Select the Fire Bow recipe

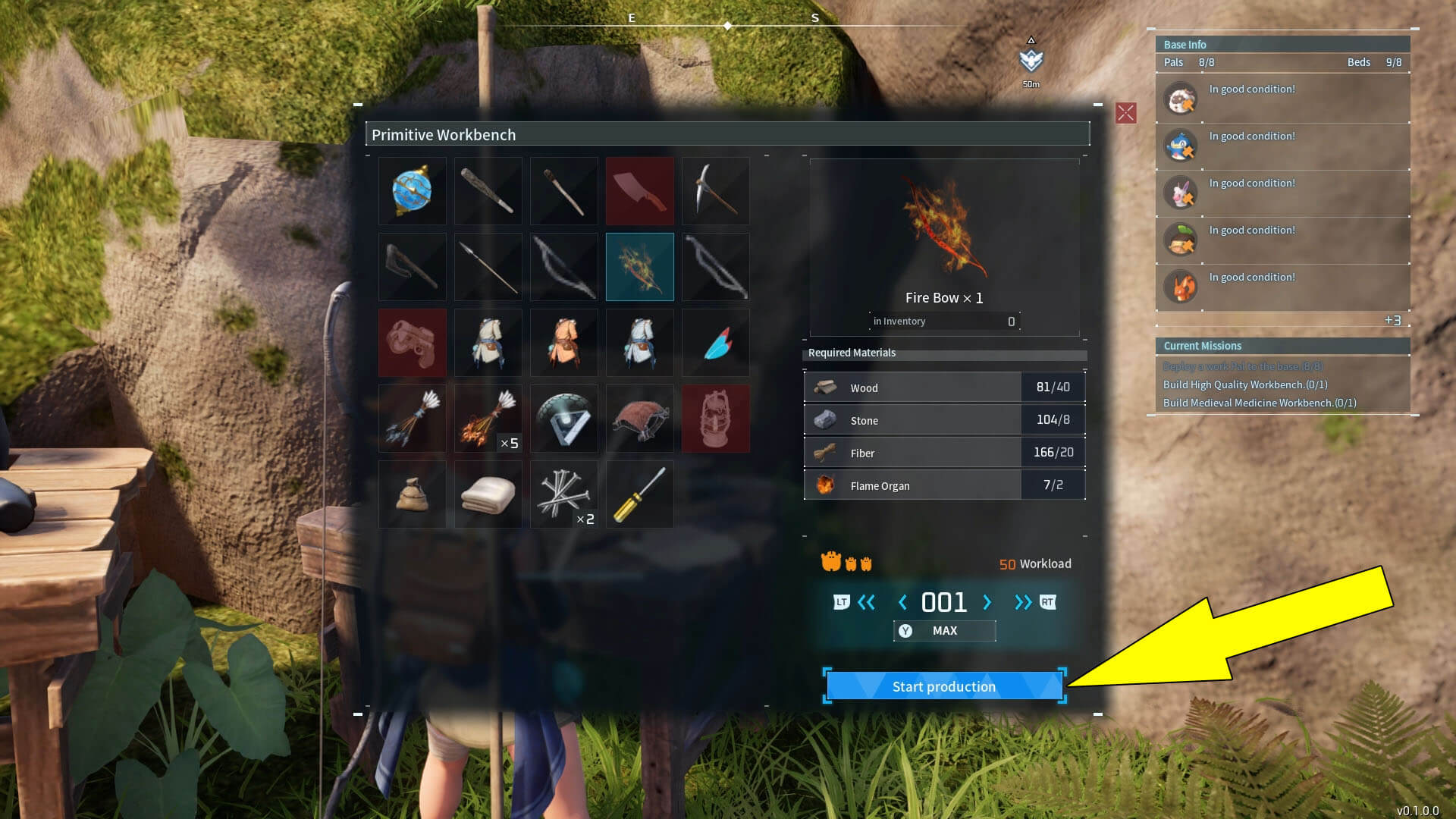click(x=639, y=267)
